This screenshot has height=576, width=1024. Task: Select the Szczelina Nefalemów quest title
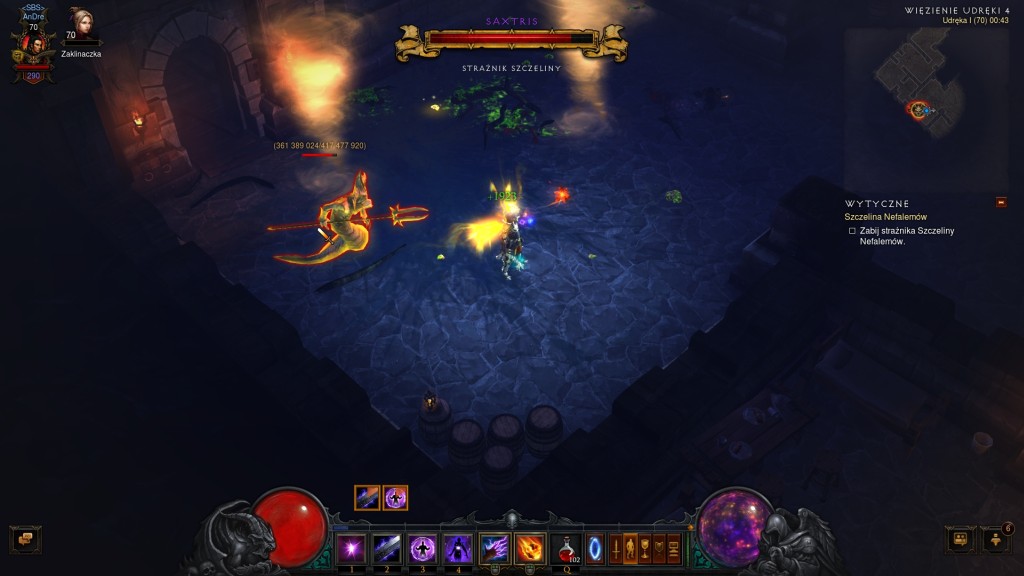(x=885, y=217)
